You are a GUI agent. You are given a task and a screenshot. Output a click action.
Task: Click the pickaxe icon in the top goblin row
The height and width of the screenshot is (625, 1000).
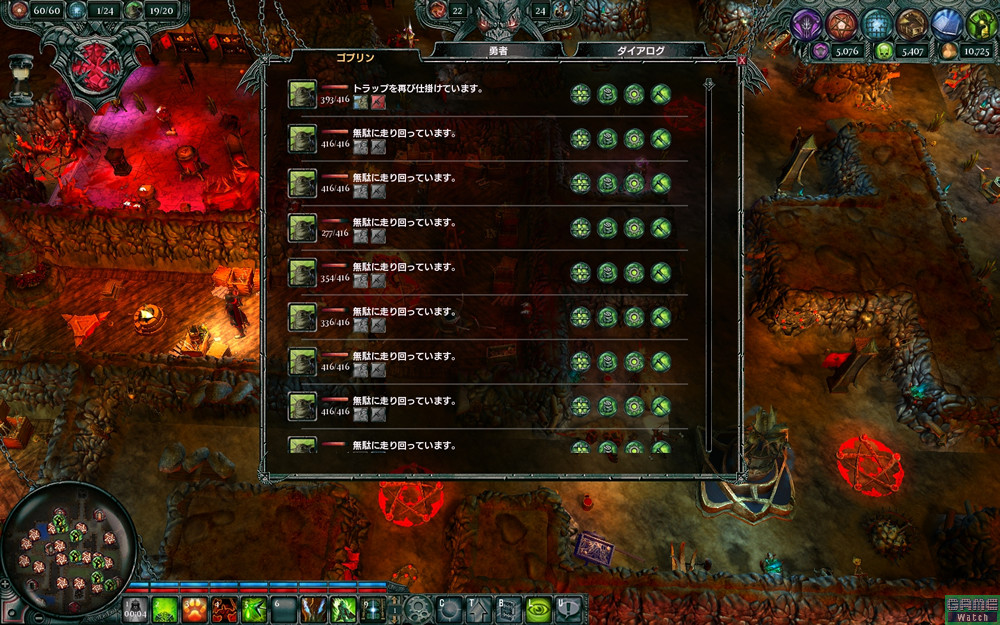660,94
